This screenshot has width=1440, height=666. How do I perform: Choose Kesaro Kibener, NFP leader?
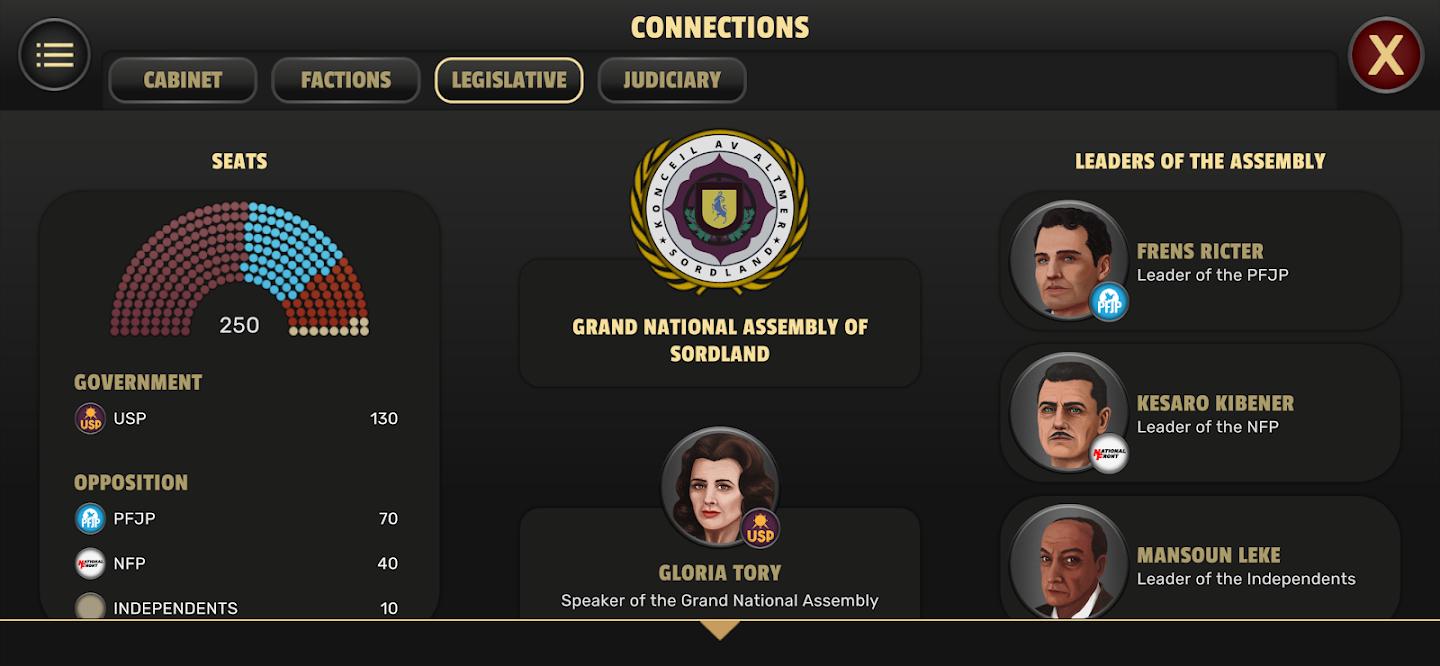[x=1200, y=414]
